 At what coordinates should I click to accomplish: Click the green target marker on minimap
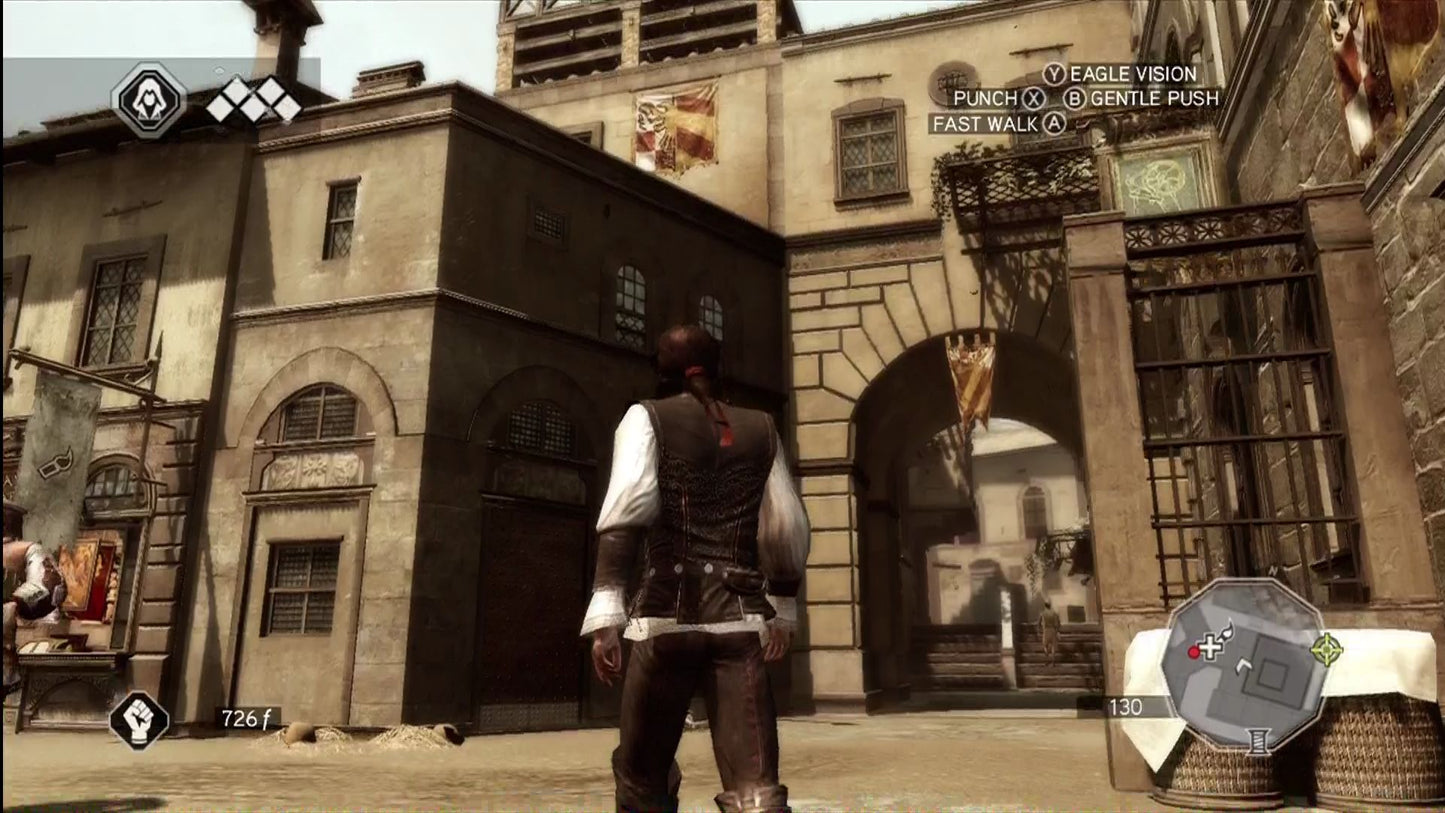(x=1326, y=649)
